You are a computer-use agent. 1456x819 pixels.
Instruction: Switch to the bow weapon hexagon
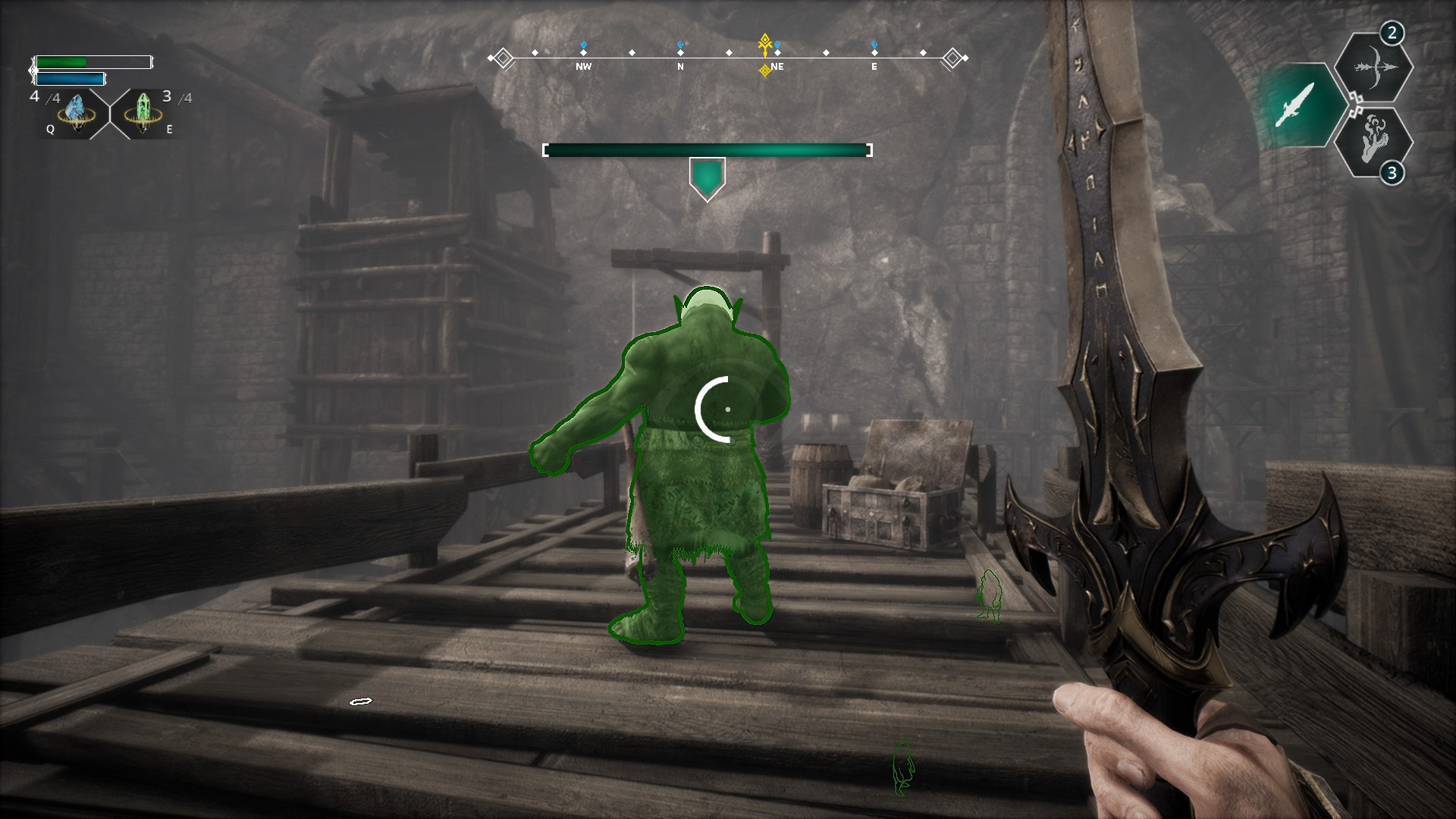coord(1373,67)
